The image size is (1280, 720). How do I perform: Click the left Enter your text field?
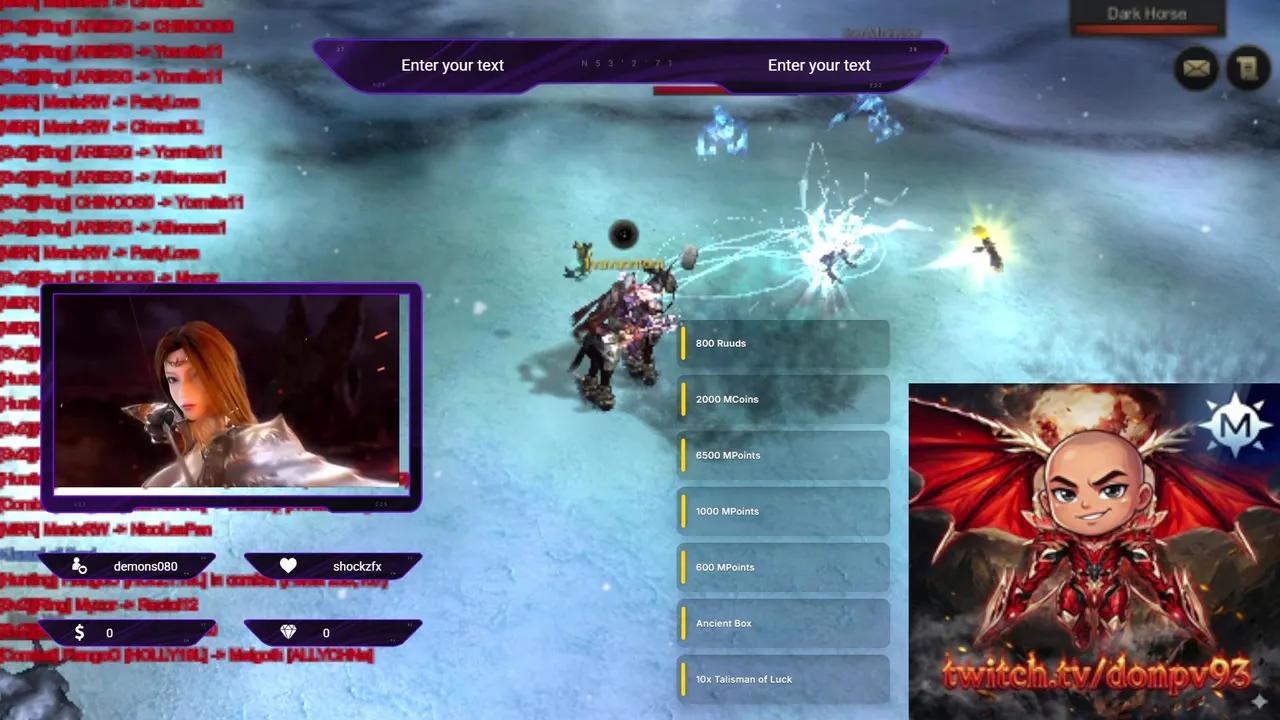tap(452, 65)
